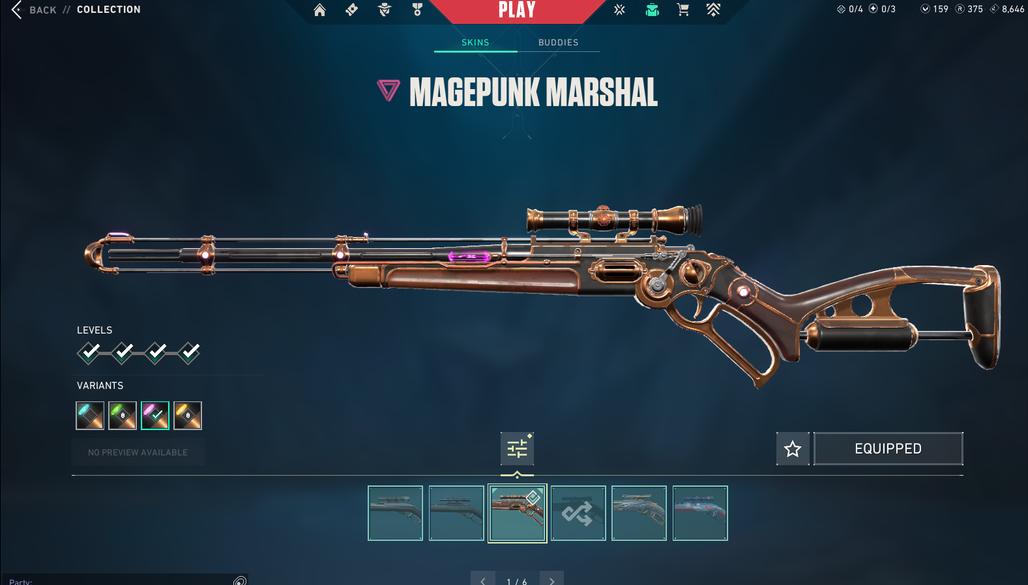Select the random shuffle skin thumbnail
This screenshot has width=1028, height=585.
point(578,513)
